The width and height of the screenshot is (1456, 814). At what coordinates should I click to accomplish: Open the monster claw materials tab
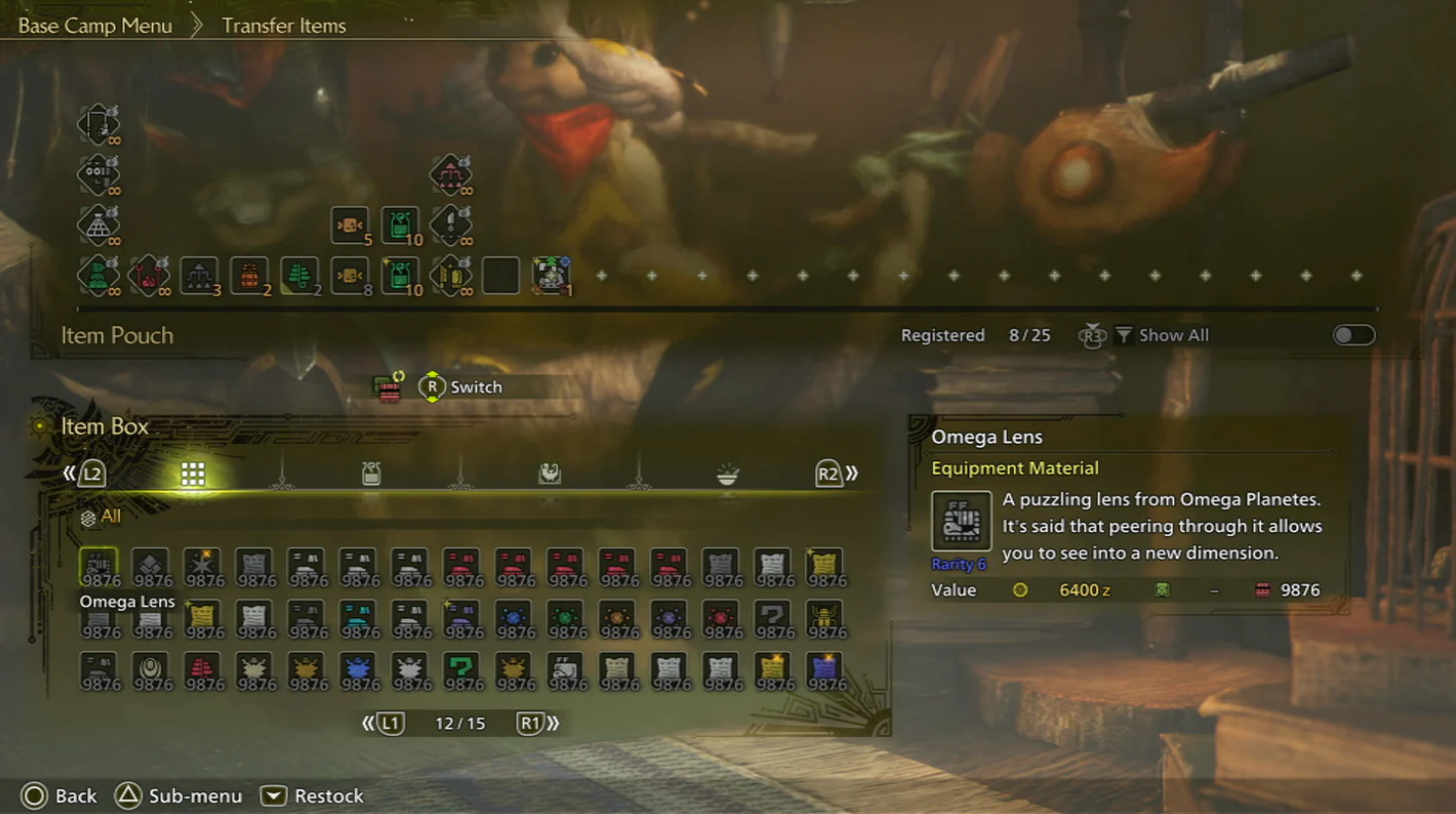[549, 474]
